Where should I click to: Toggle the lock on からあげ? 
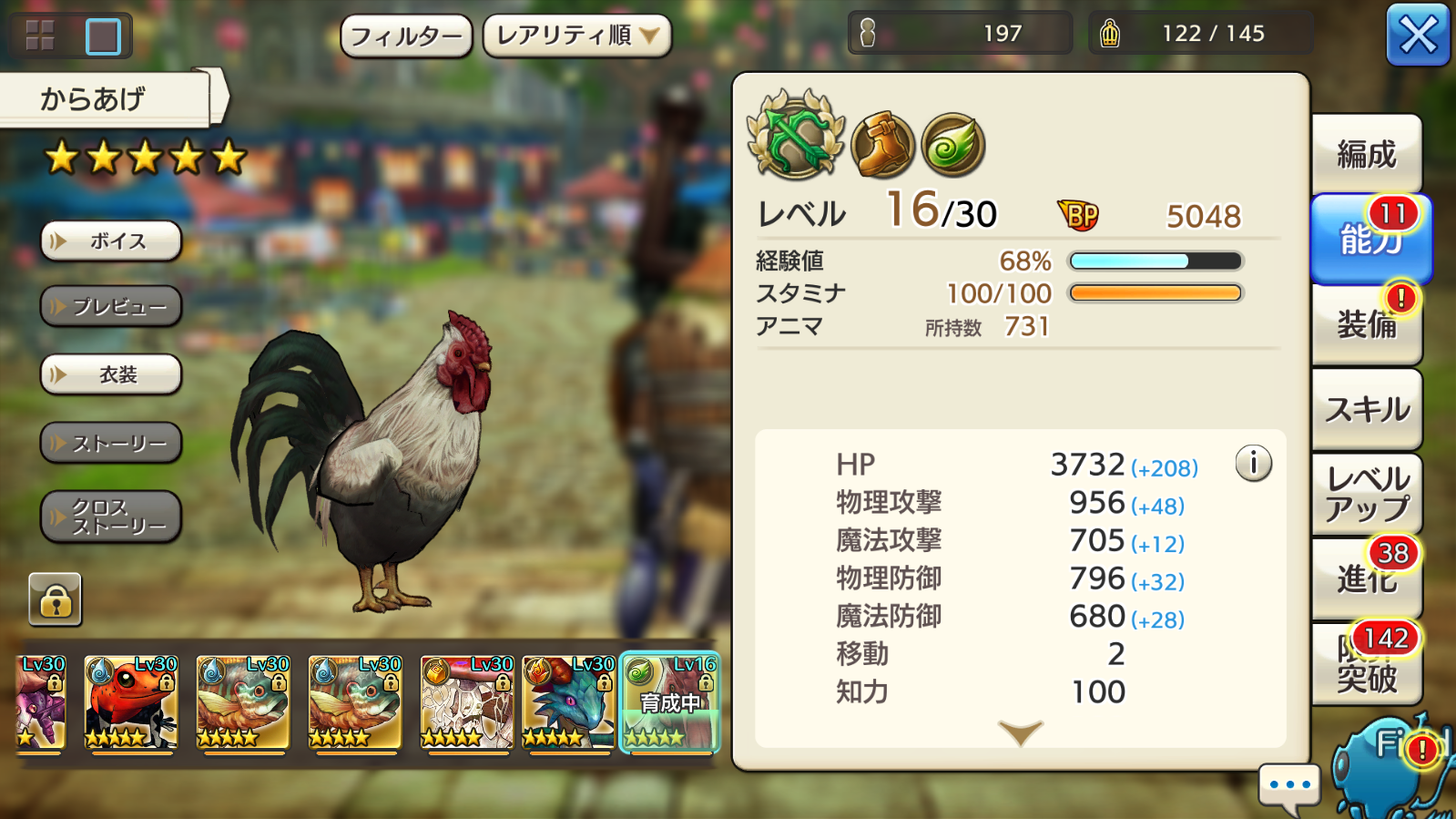coord(57,599)
